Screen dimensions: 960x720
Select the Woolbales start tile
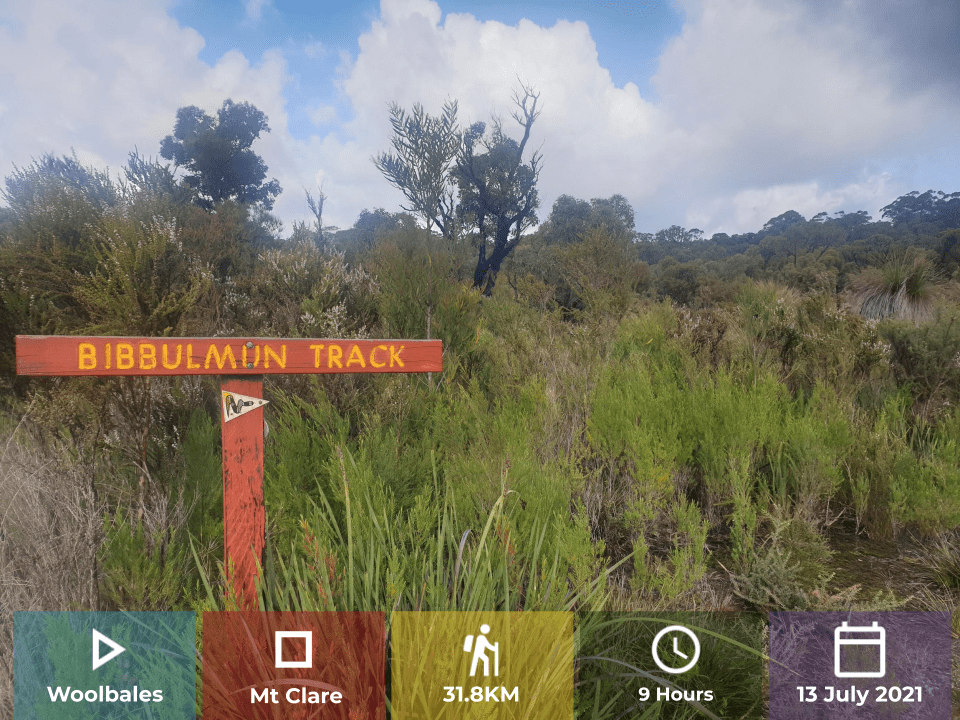coord(105,665)
